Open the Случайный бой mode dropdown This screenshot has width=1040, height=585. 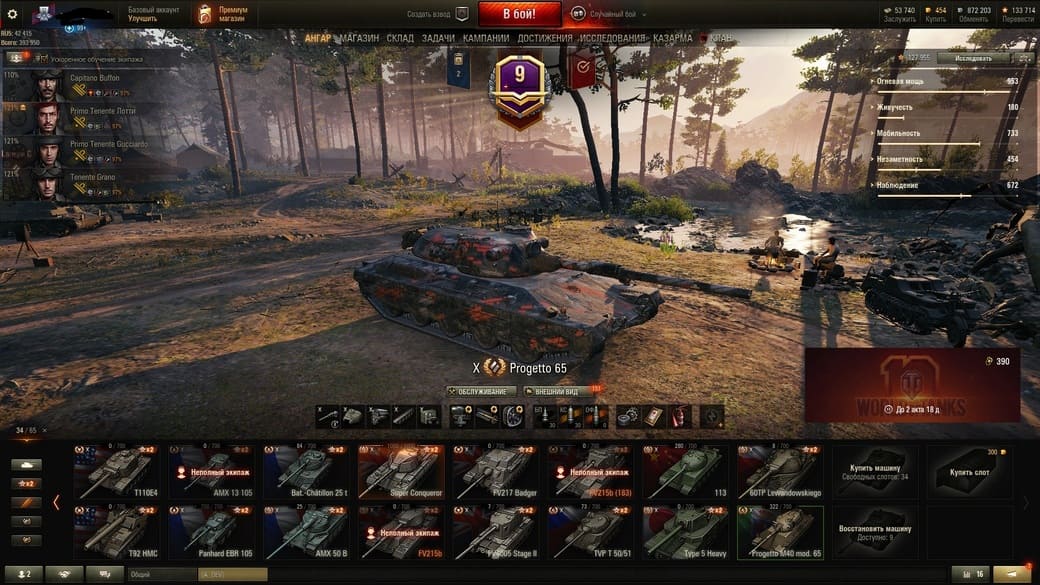coord(608,15)
